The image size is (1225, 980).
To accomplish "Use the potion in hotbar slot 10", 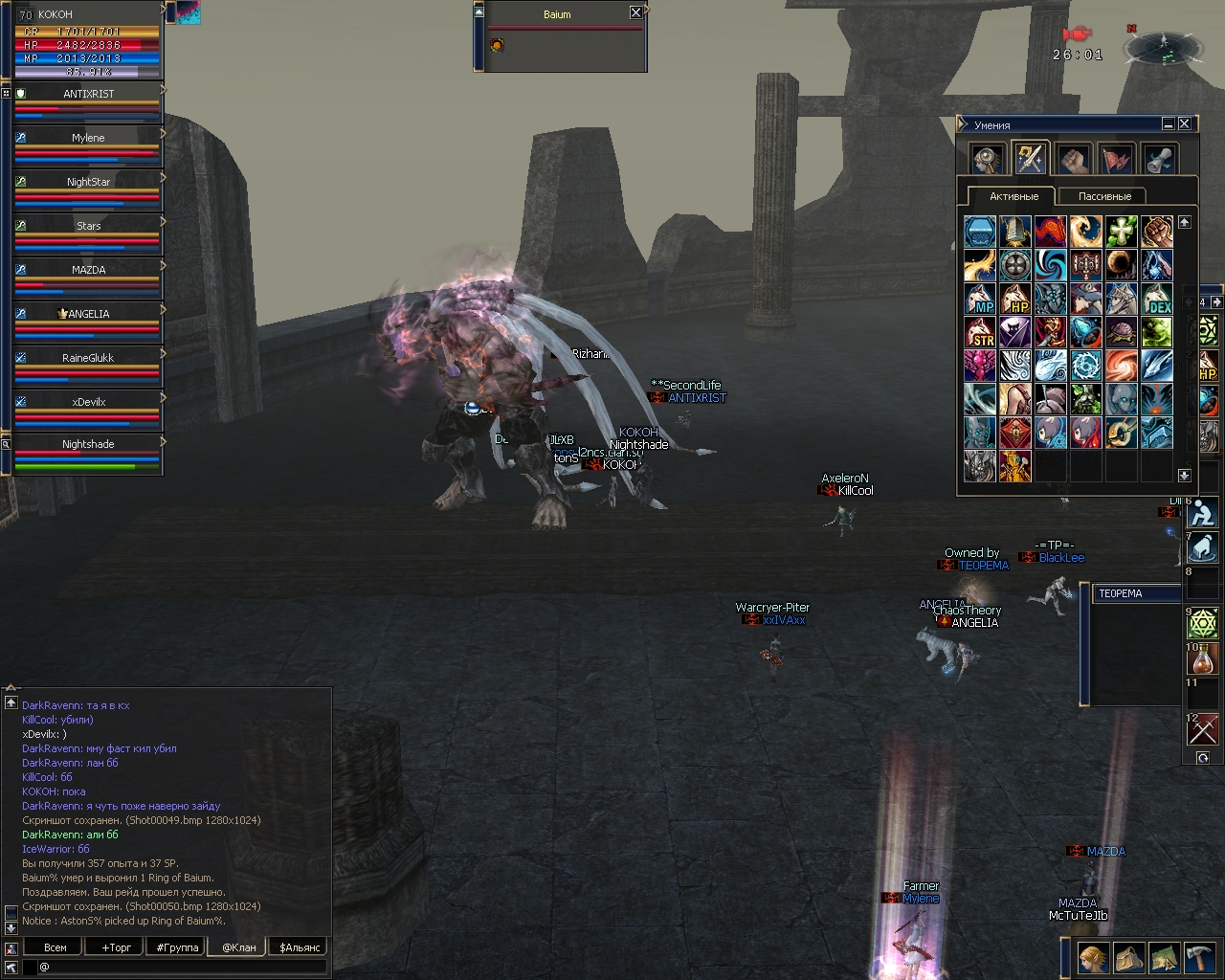I will [x=1202, y=659].
